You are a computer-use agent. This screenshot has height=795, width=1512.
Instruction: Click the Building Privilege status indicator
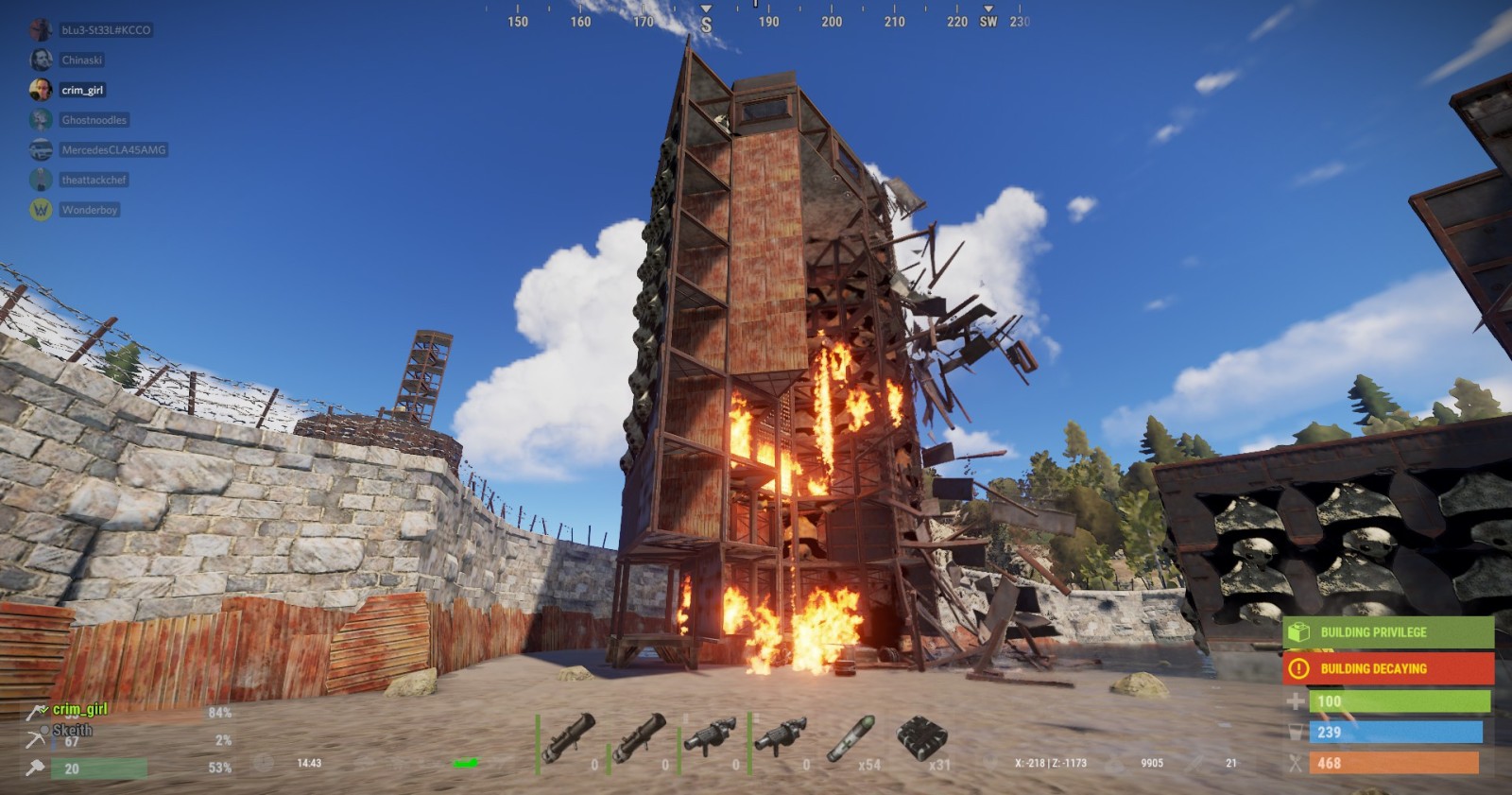[x=1387, y=632]
